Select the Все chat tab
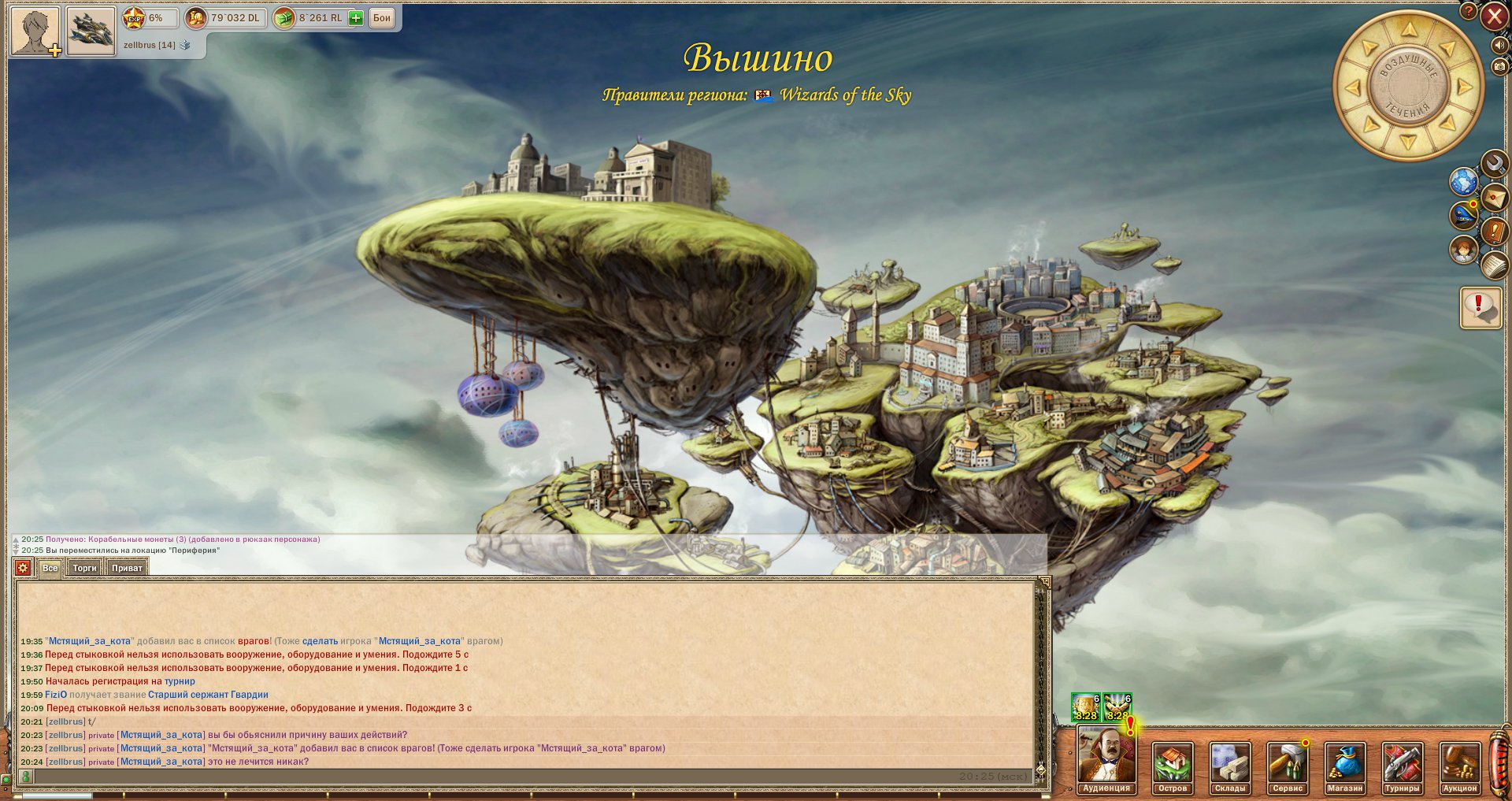Viewport: 1512px width, 801px height. coord(50,568)
